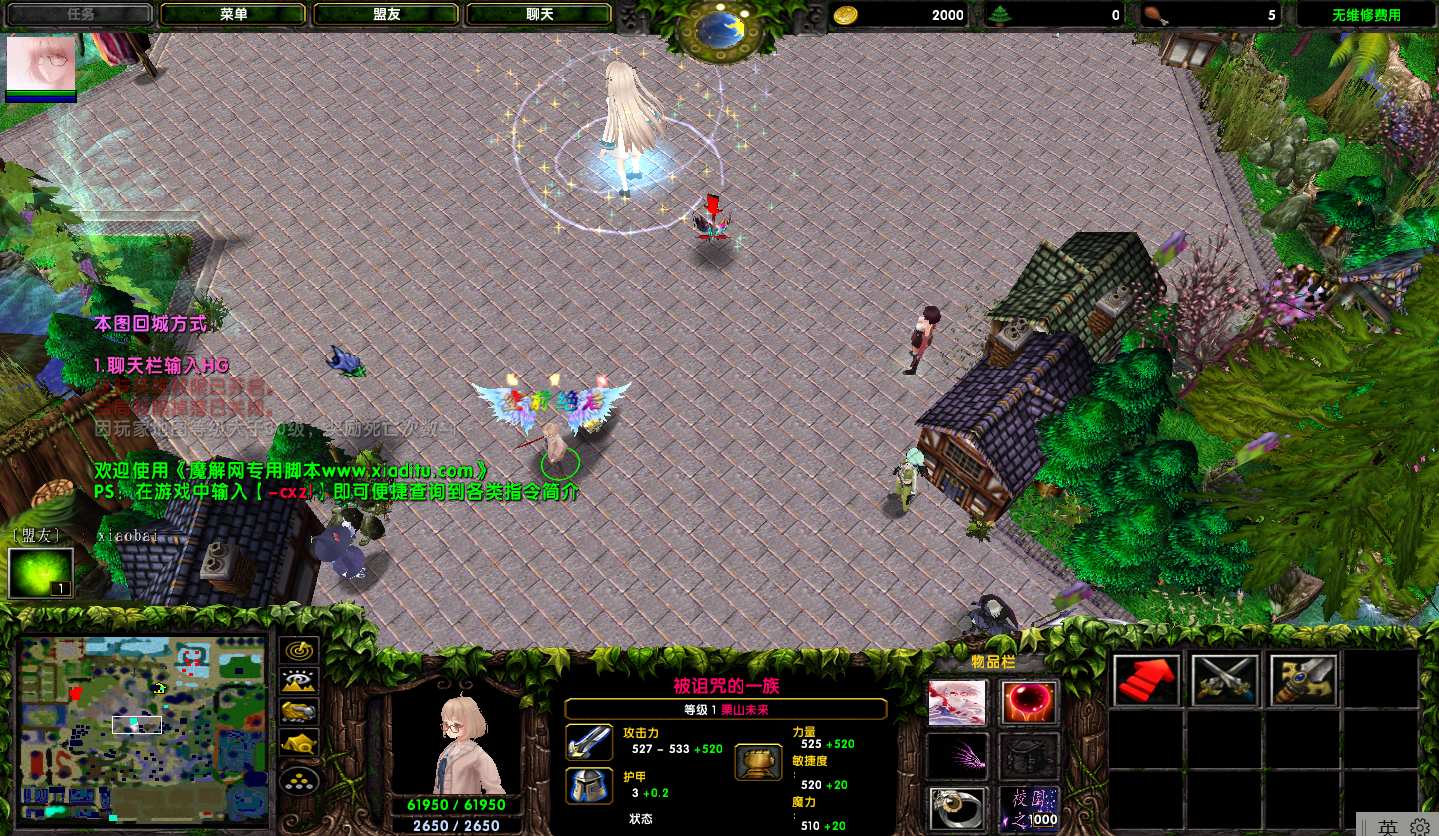Select the gold-hilted sword command icon
The height and width of the screenshot is (836, 1439).
point(1302,680)
